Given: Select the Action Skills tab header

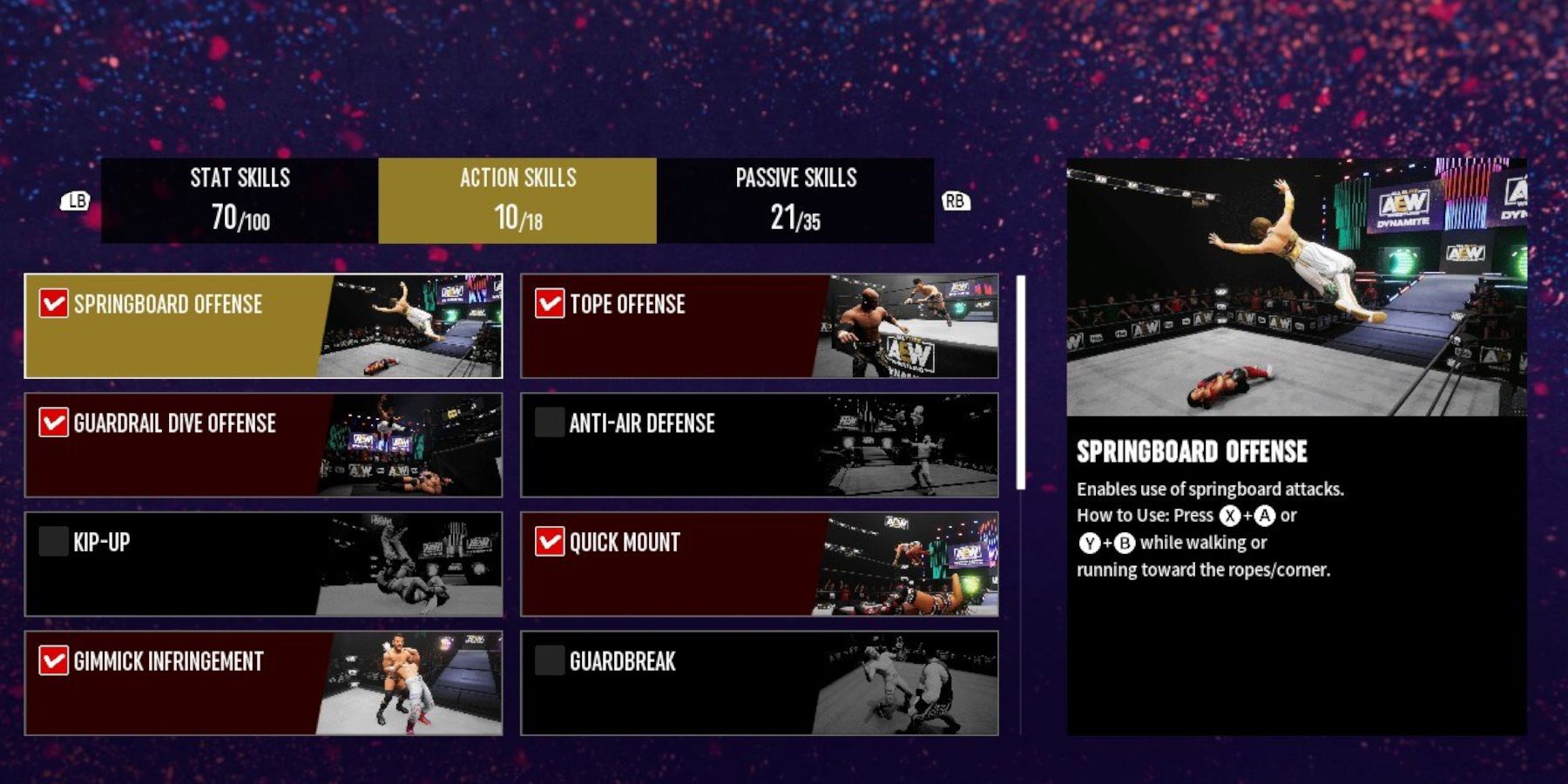Looking at the screenshot, I should (517, 199).
